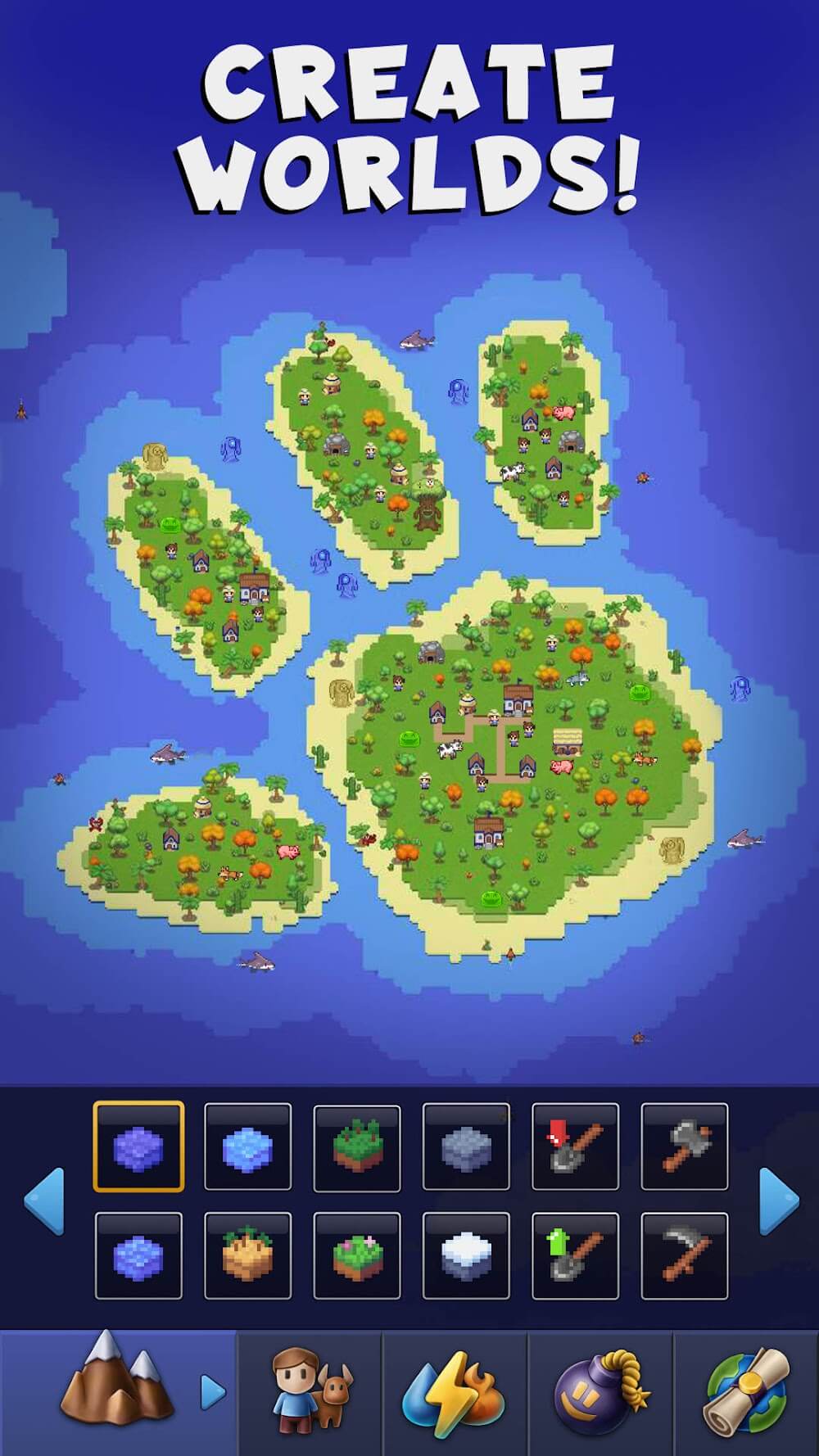Pick the flowery grass block
Image resolution: width=819 pixels, height=1456 pixels.
click(357, 1255)
